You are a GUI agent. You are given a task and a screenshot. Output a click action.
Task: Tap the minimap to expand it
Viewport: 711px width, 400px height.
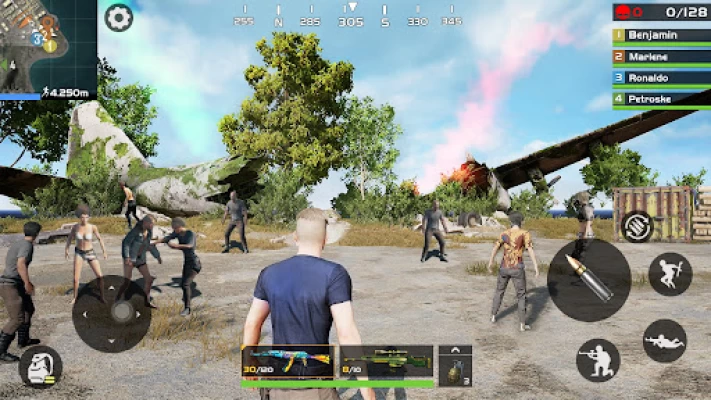[47, 45]
